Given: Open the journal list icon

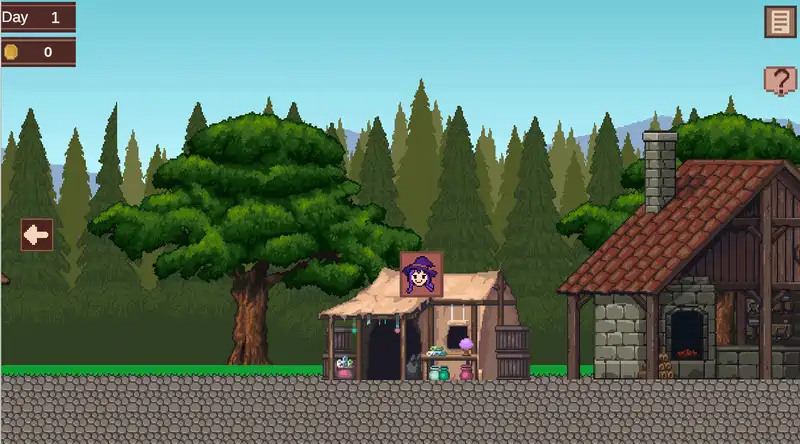Looking at the screenshot, I should 779,22.
